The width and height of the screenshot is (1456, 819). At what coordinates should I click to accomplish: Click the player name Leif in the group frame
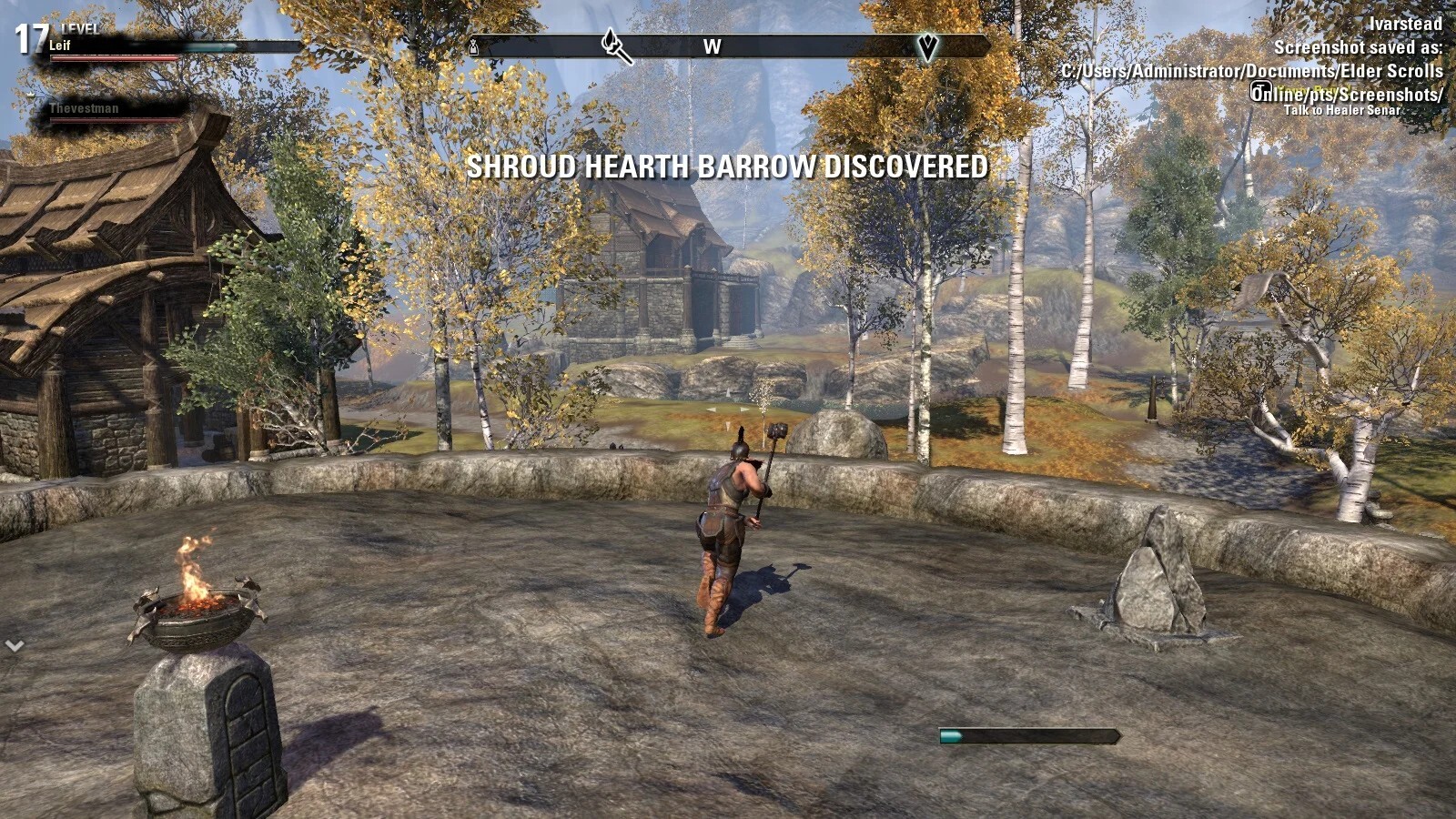click(59, 45)
